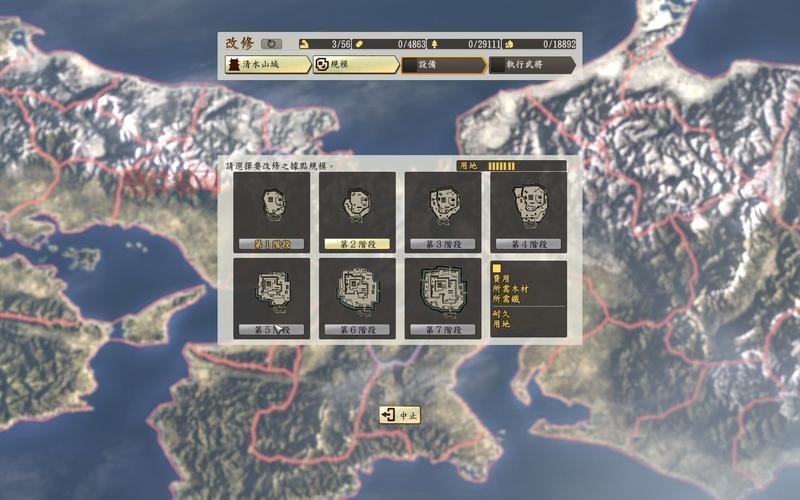Choose the 第5階段 castle scale option
The image size is (800, 500).
pos(271,298)
